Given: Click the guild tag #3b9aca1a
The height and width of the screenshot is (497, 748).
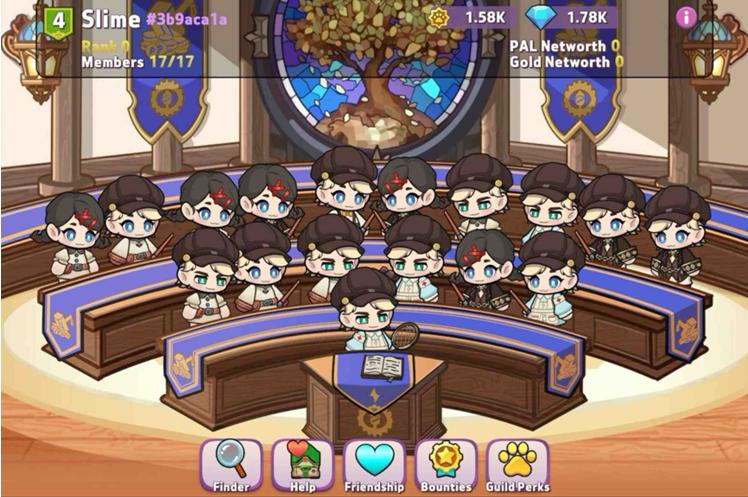Looking at the screenshot, I should (x=186, y=18).
